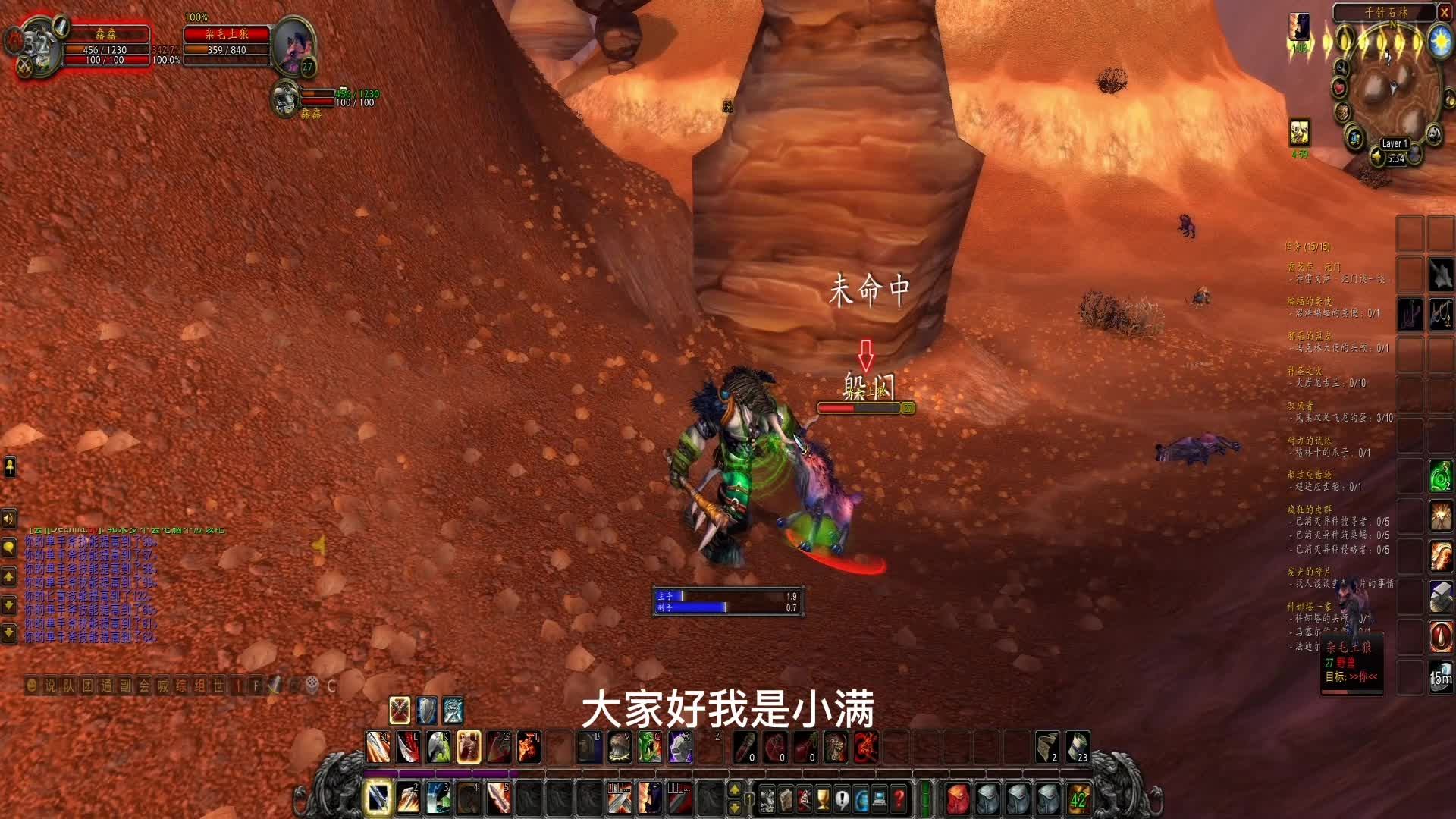Click the red heart minimap button
Screen dimensions: 1456x819
[x=1339, y=88]
